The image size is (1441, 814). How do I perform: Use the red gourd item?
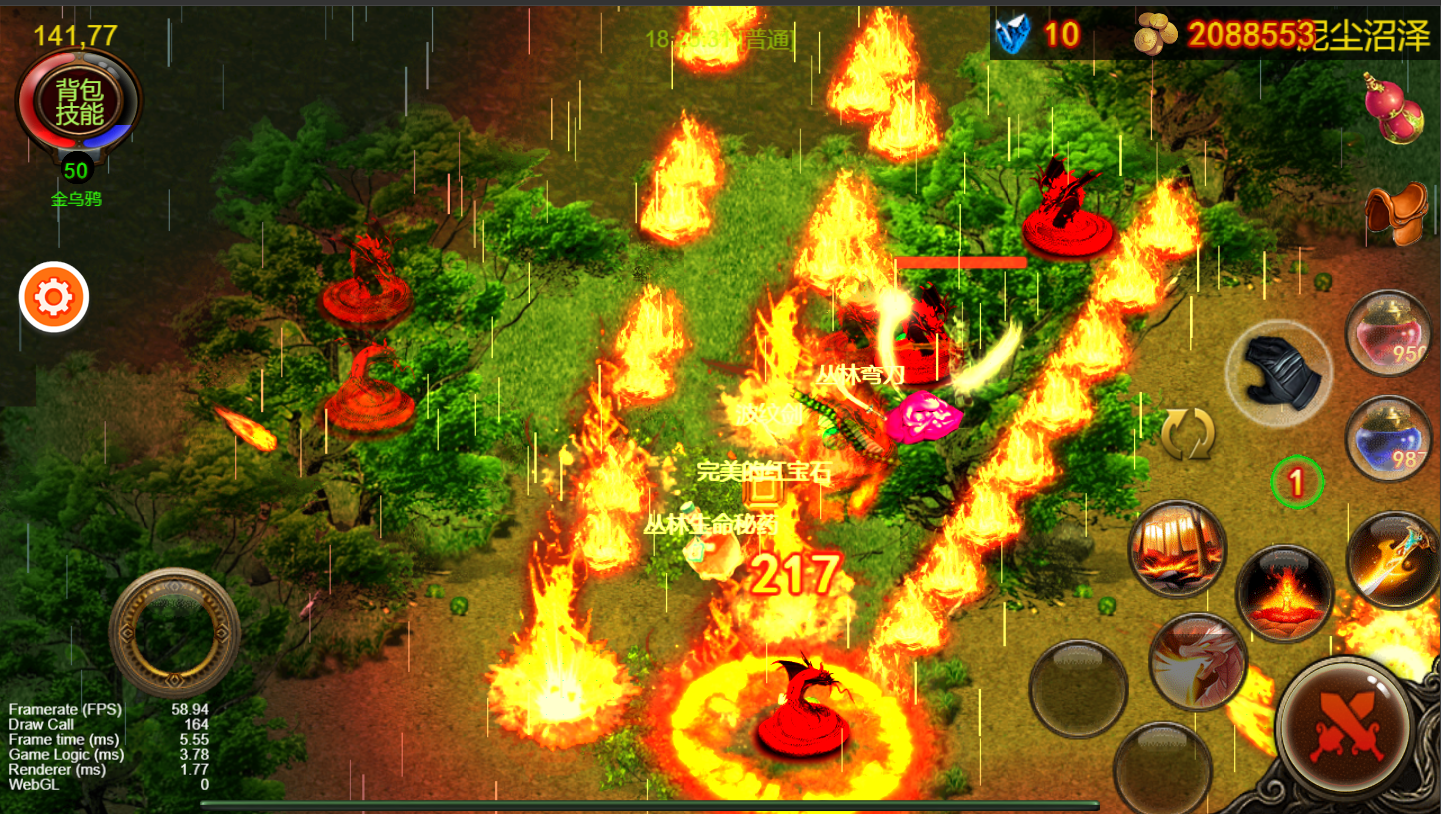pos(1393,108)
